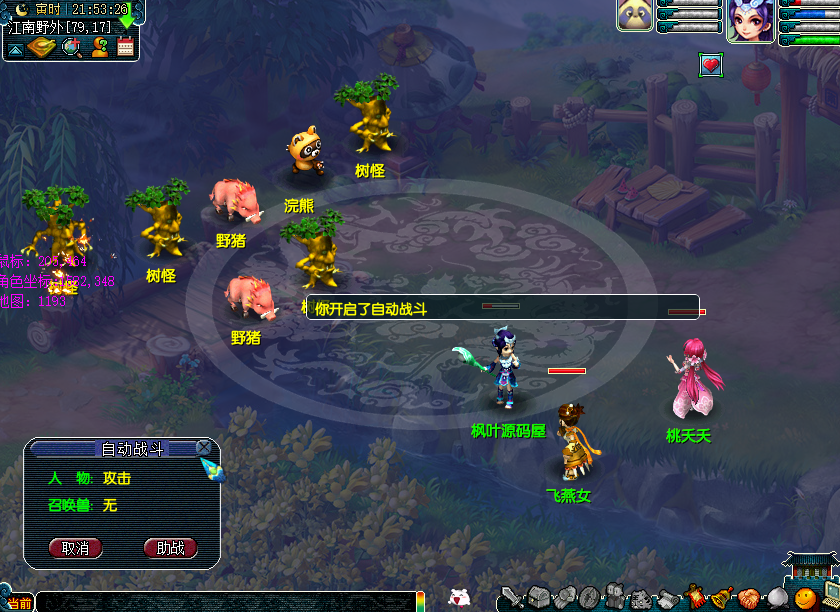840x612 pixels.
Task: Collapse the minimap panel with arrow button
Action: [16, 47]
